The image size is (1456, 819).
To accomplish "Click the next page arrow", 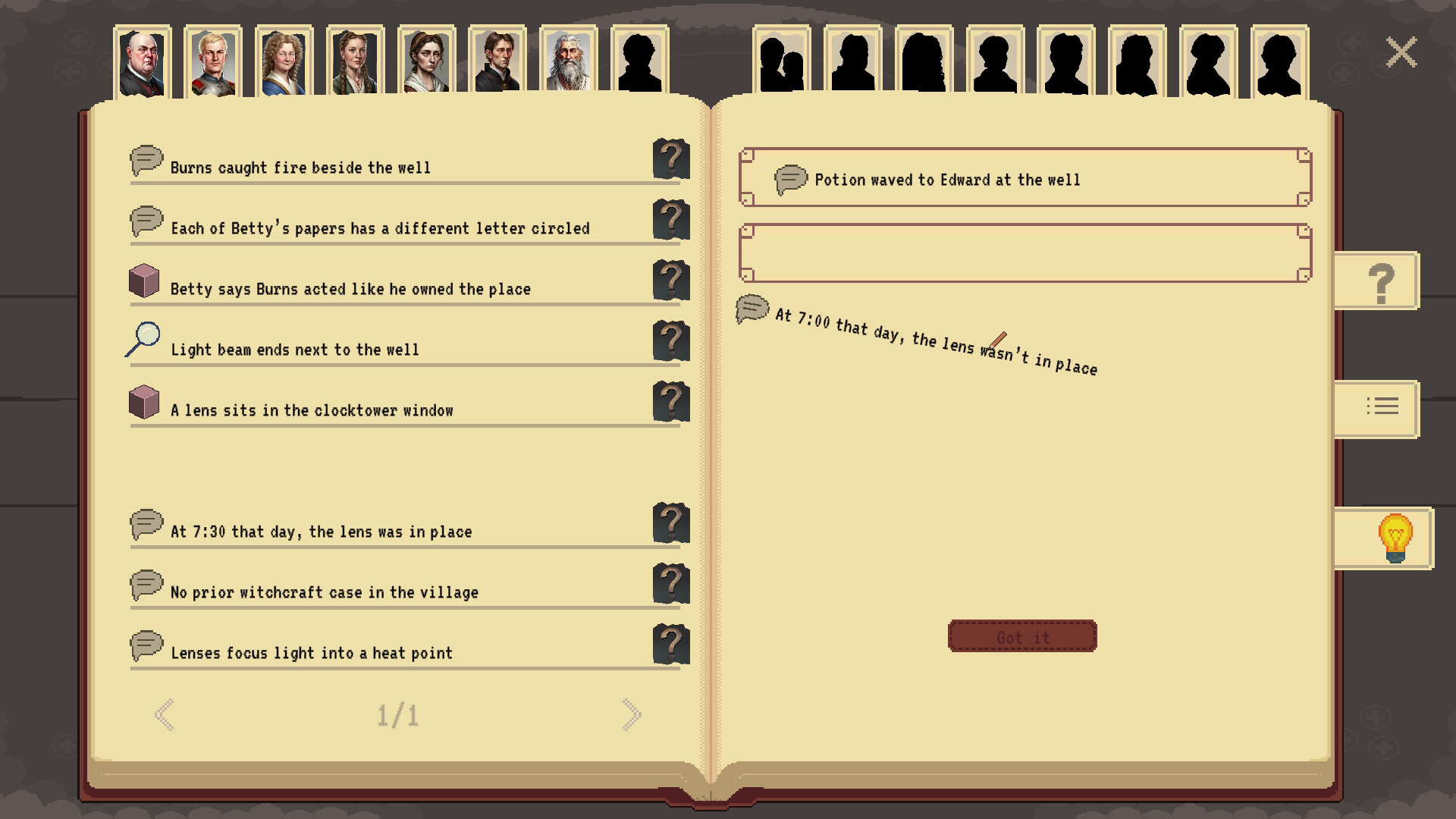I will coord(632,713).
